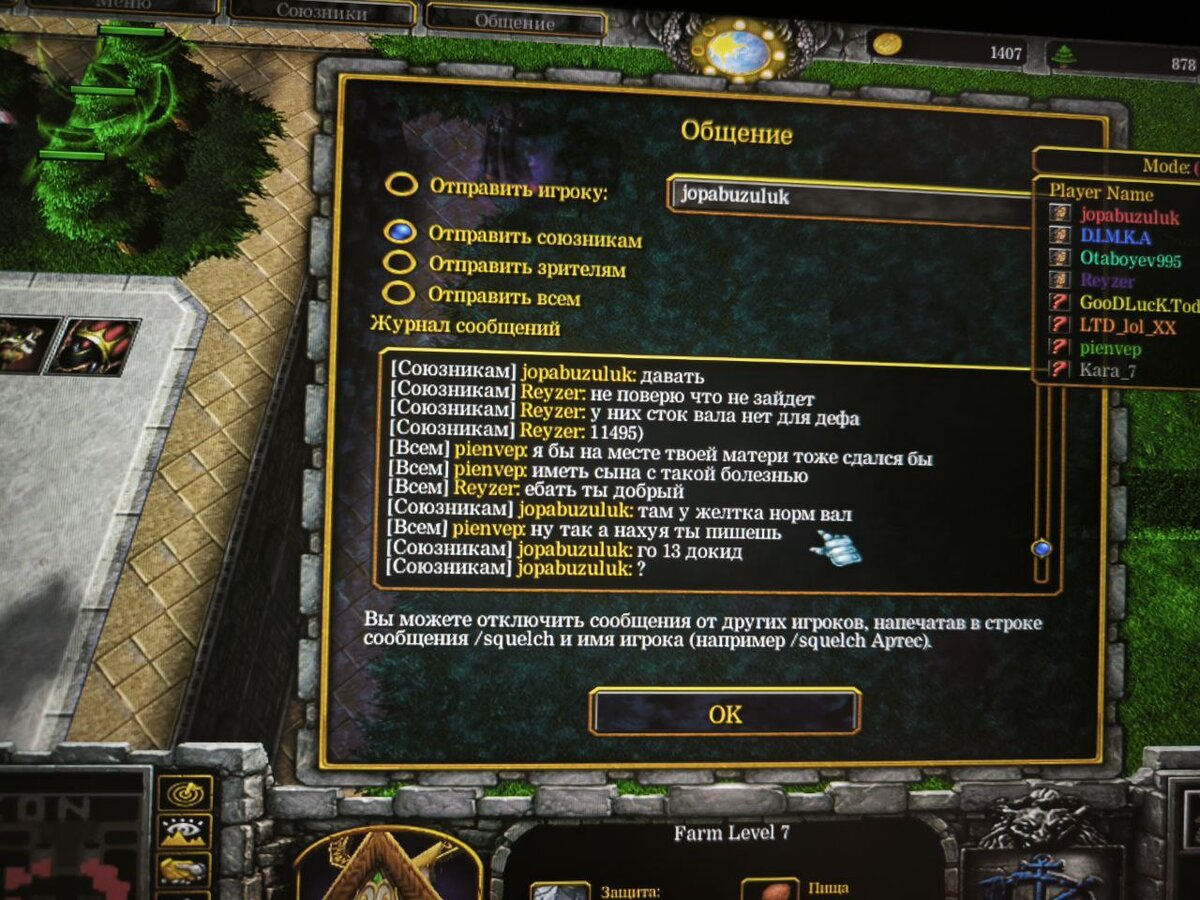Select LTD_lol_XX in the player list
This screenshot has width=1200, height=900.
click(1127, 326)
